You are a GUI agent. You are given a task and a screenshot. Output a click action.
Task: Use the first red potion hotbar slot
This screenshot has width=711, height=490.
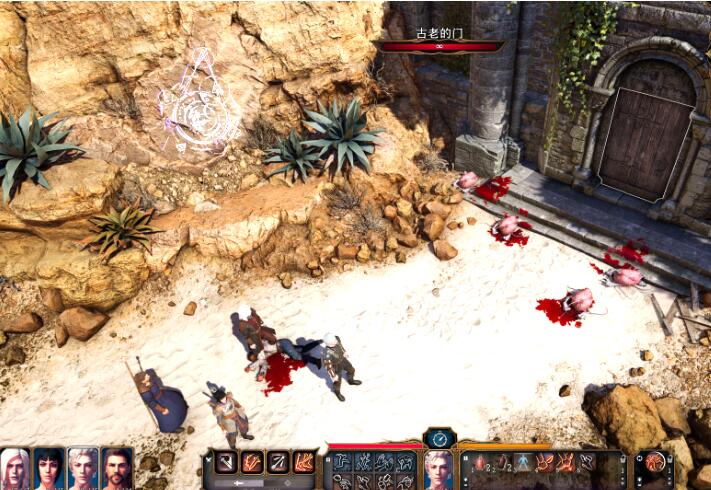point(477,462)
